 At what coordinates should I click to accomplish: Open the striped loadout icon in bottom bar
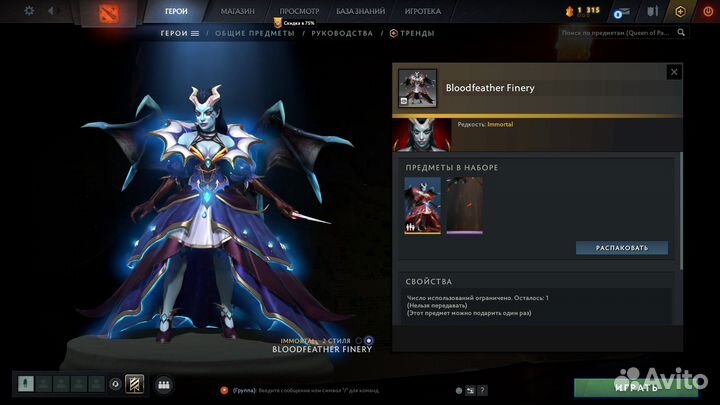coord(134,383)
